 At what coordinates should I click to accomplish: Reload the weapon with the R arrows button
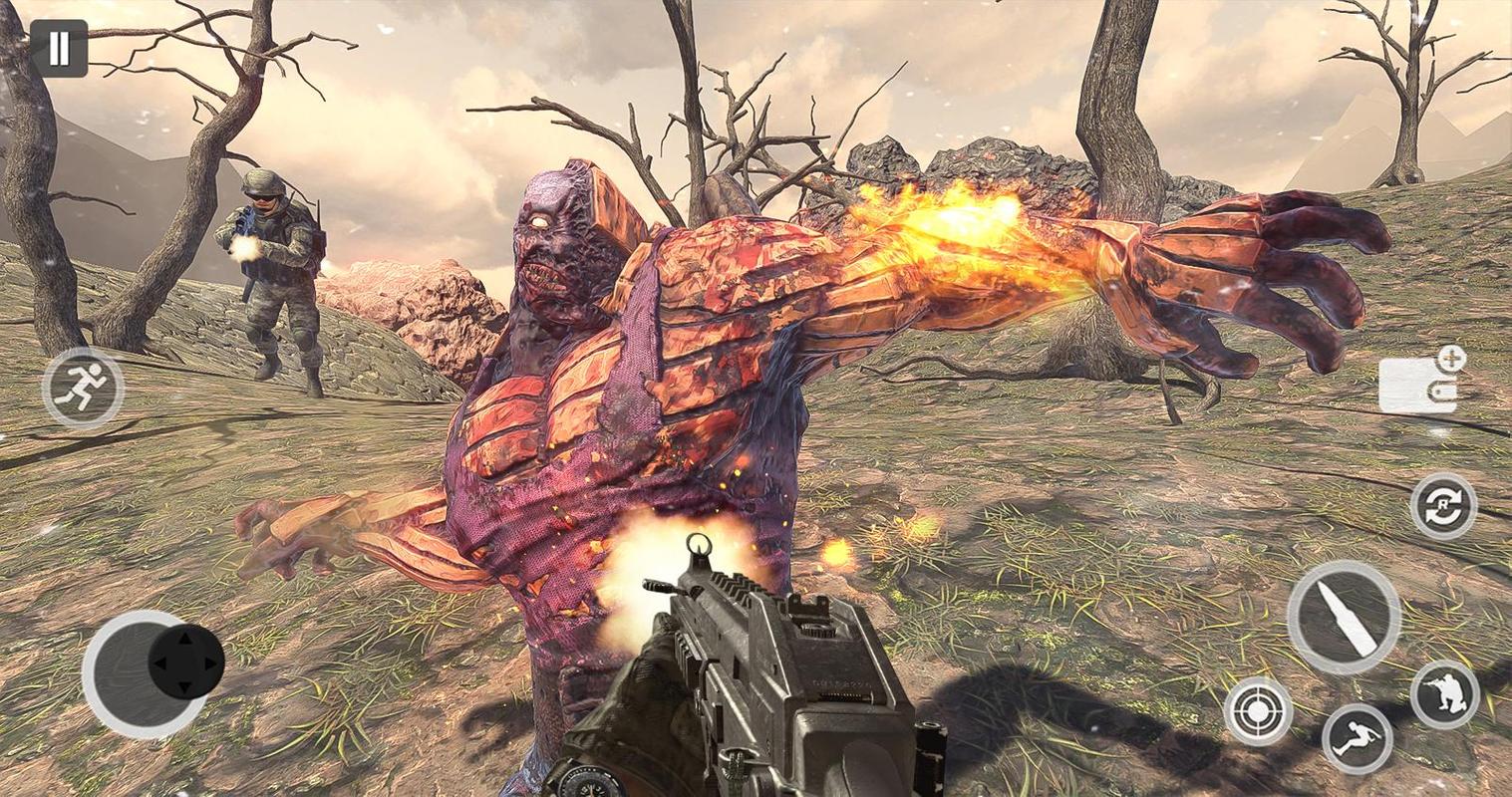tap(1442, 506)
